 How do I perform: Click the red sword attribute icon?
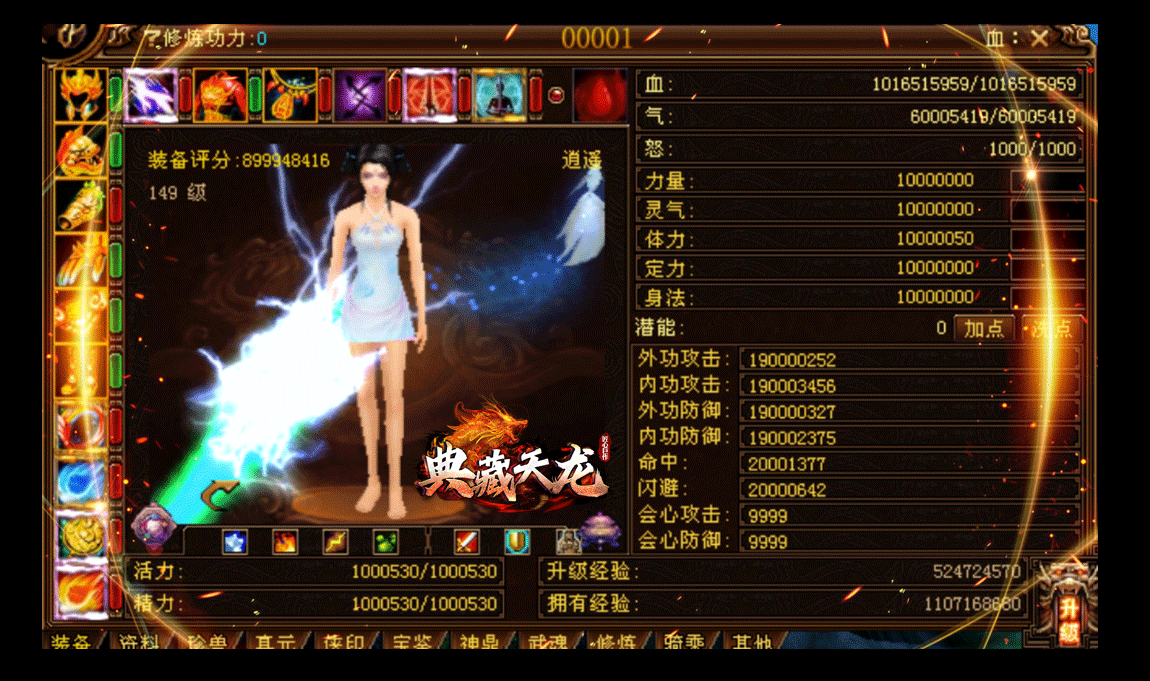coord(467,542)
